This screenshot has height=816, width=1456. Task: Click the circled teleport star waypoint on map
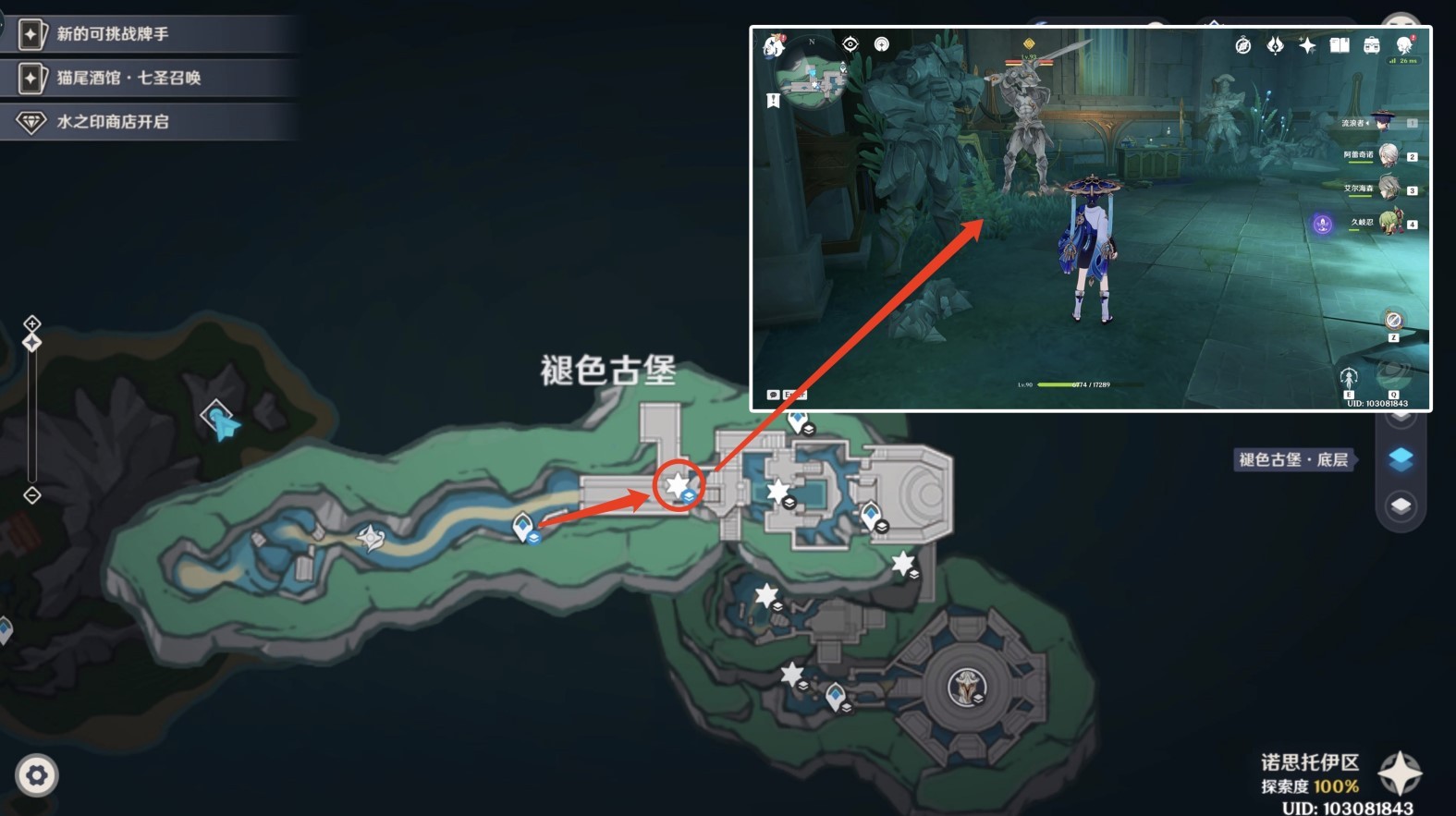(678, 481)
